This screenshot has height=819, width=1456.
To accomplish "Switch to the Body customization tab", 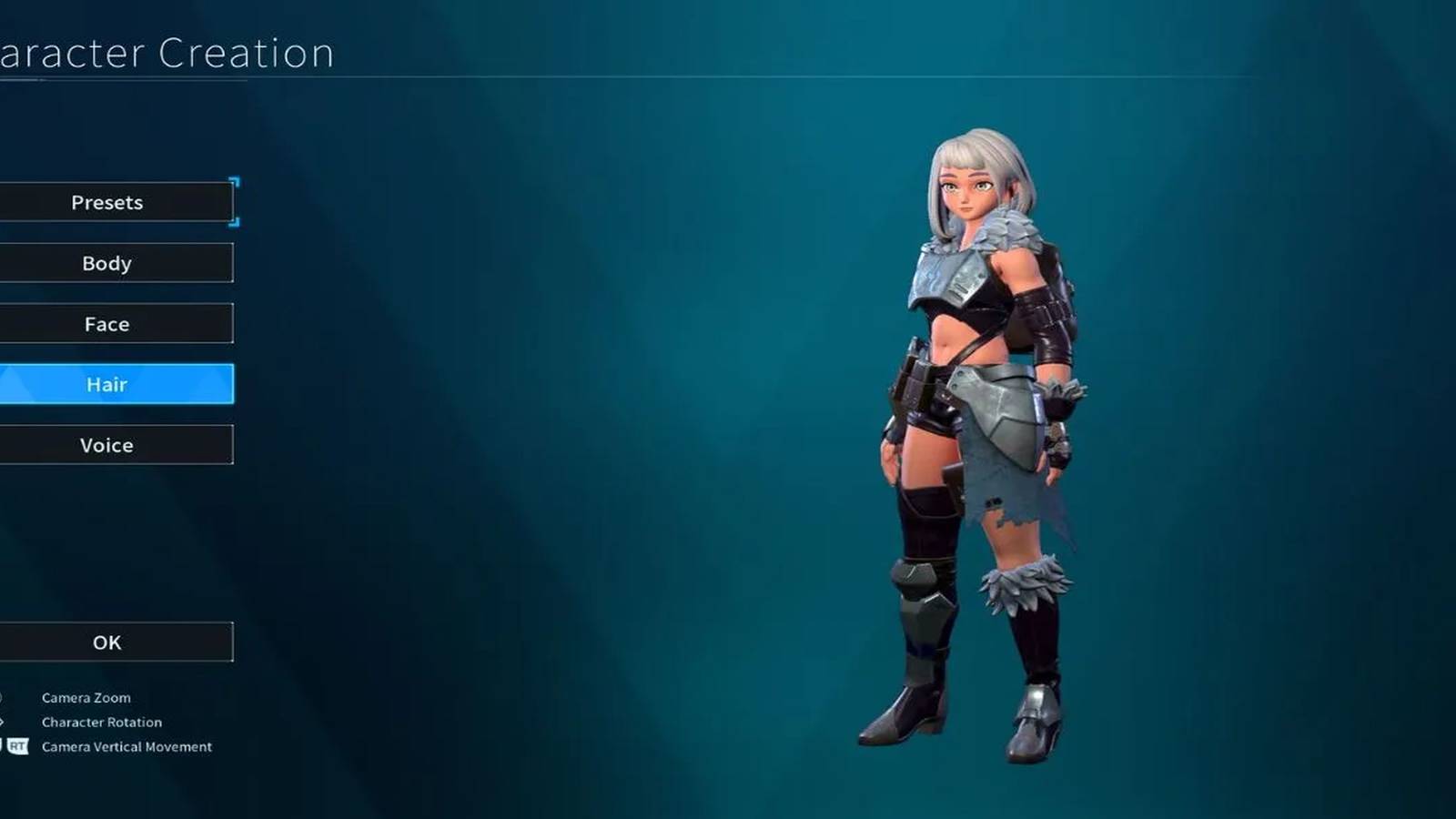I will click(x=106, y=263).
